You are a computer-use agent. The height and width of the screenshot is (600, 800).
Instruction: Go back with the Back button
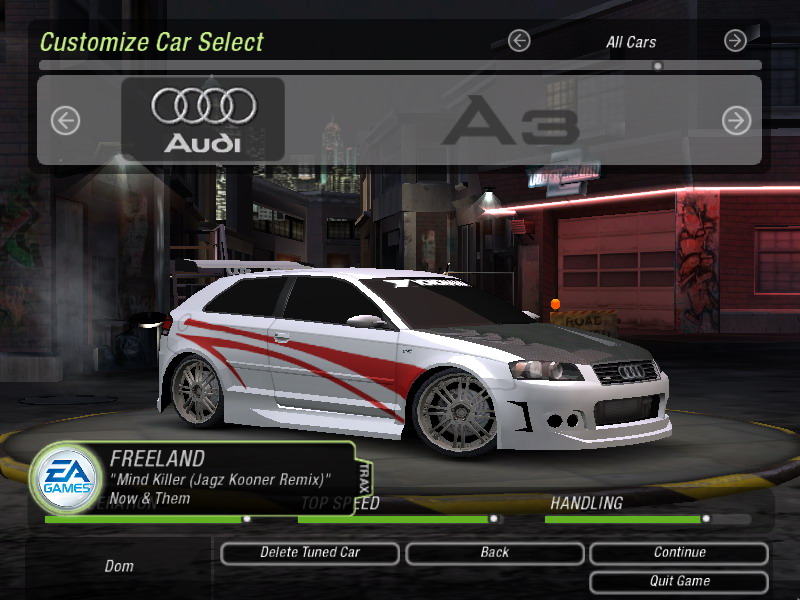494,552
